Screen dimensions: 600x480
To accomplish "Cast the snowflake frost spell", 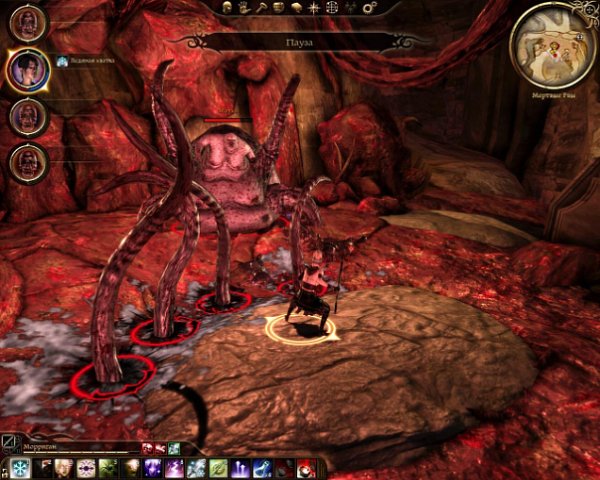I will coord(18,468).
